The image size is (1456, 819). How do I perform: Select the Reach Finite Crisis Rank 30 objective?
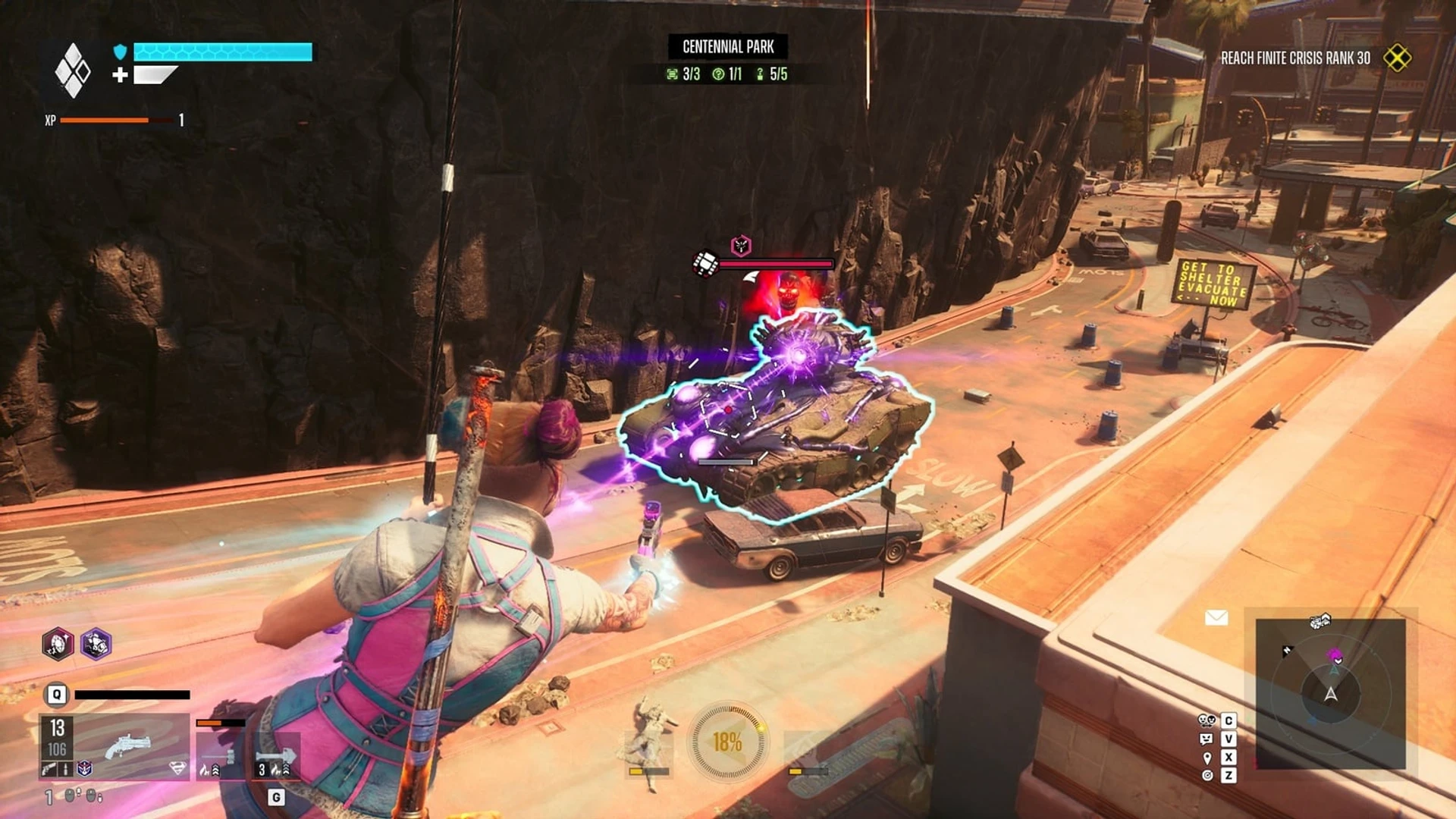1295,58
